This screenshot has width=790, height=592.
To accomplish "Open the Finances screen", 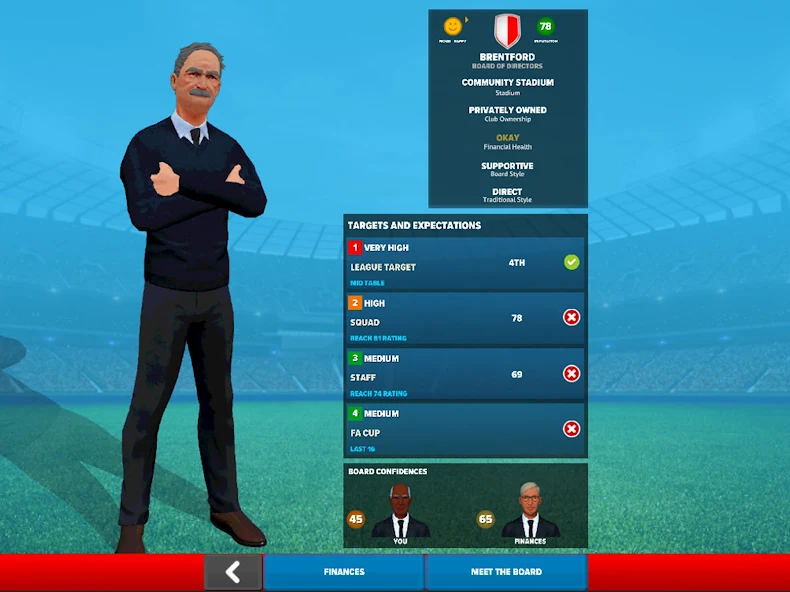I will [343, 572].
